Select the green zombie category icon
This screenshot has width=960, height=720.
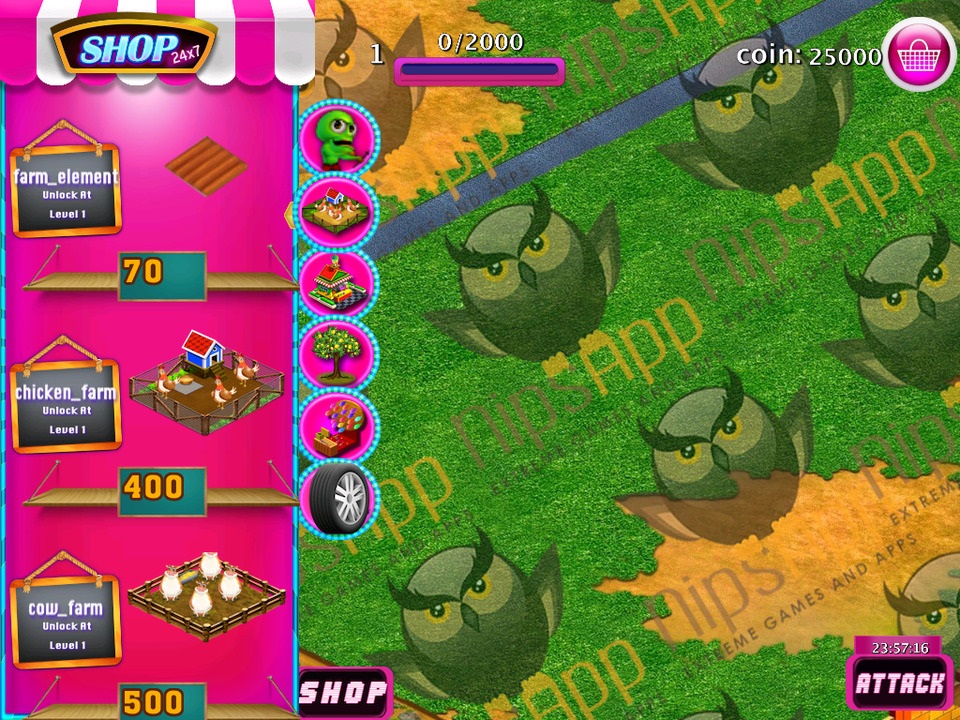(x=338, y=138)
